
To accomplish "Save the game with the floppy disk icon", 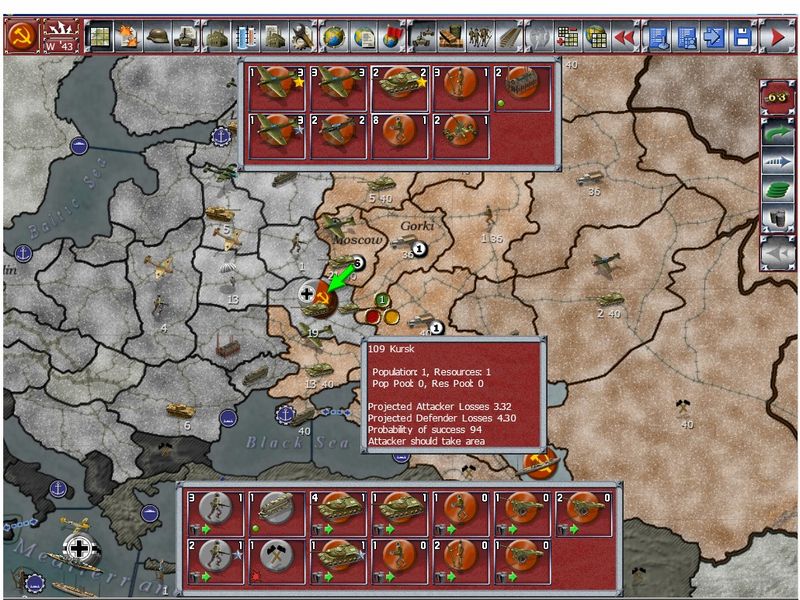I will click(x=742, y=38).
